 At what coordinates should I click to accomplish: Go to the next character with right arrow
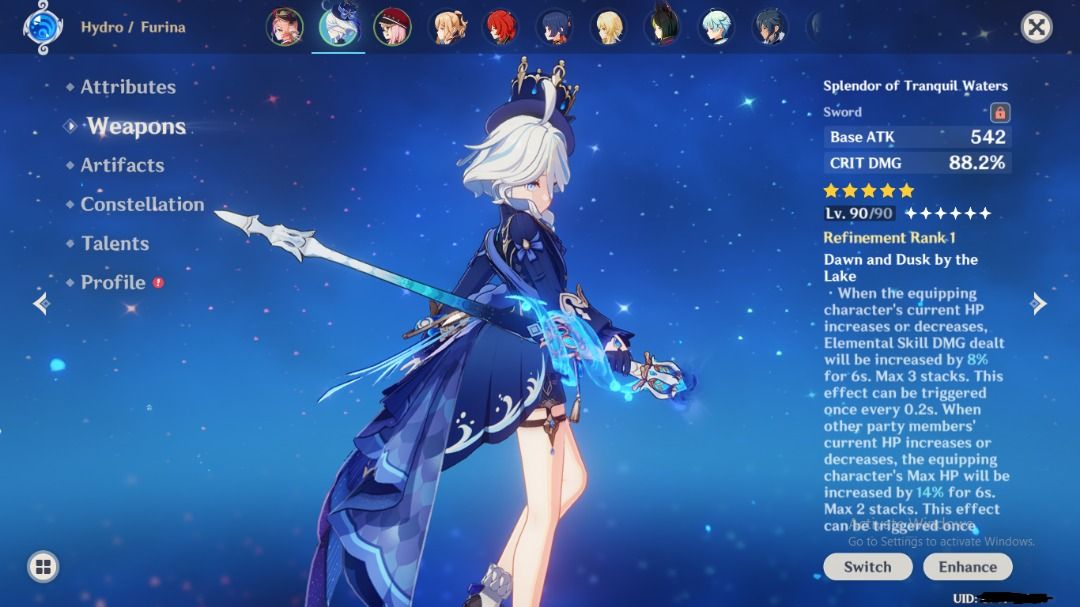[1039, 303]
